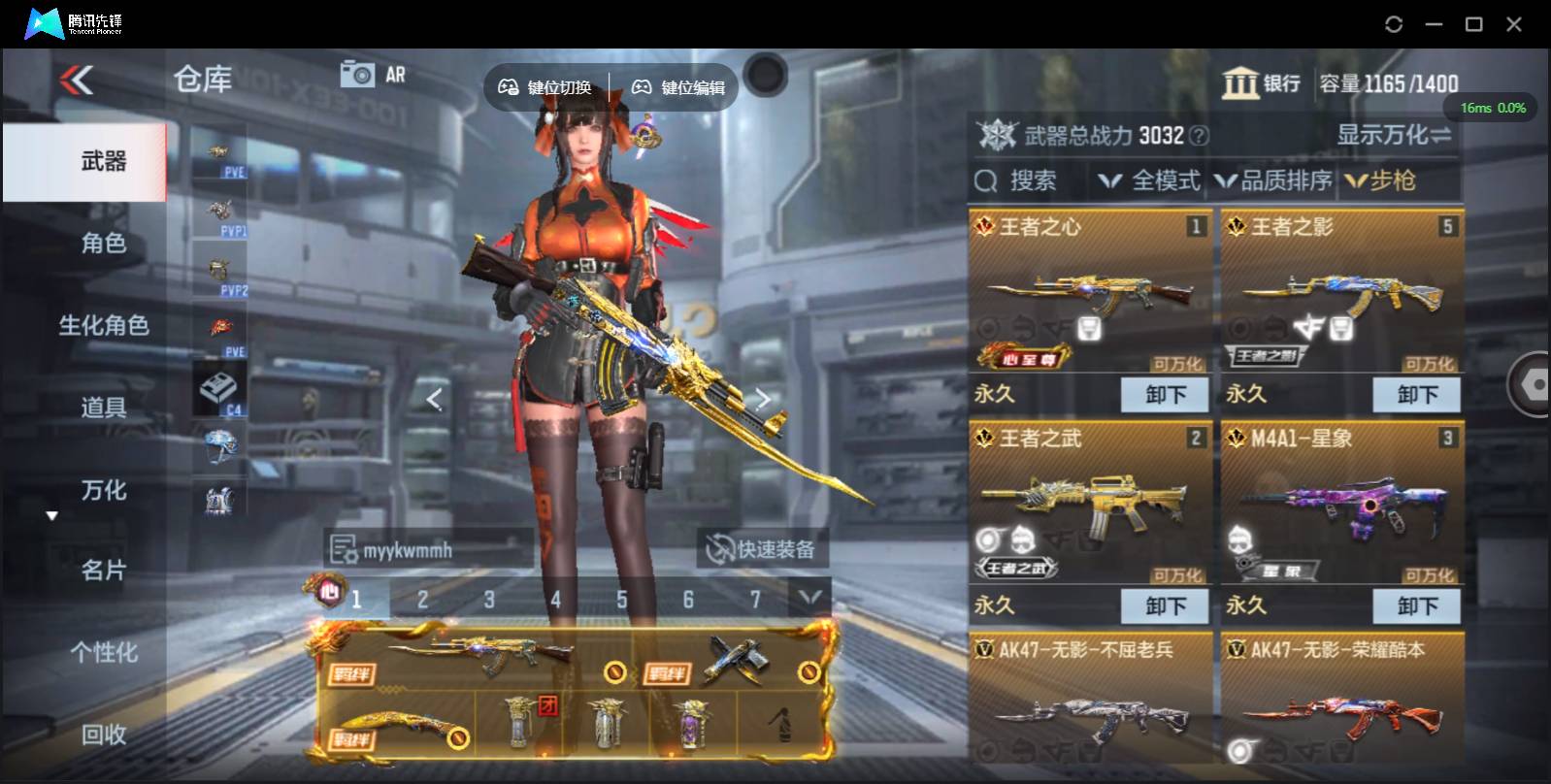Open the 道具 items tab
The height and width of the screenshot is (784, 1551).
tap(103, 408)
